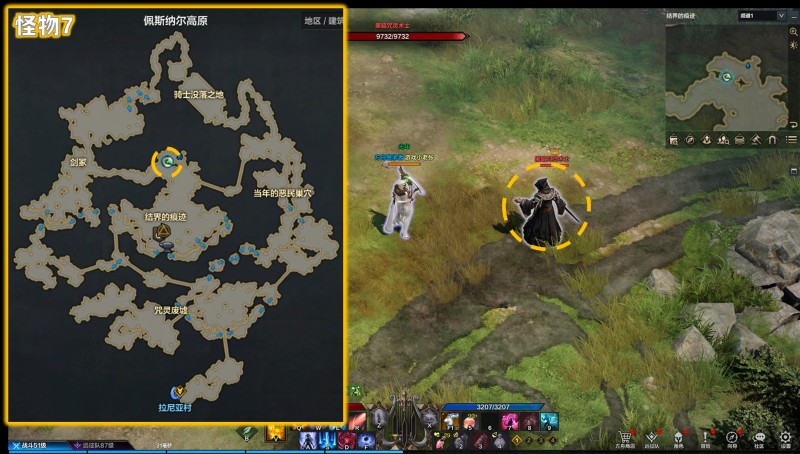Open the exclamation mark adventure menu
The height and width of the screenshot is (454, 800).
(x=705, y=437)
